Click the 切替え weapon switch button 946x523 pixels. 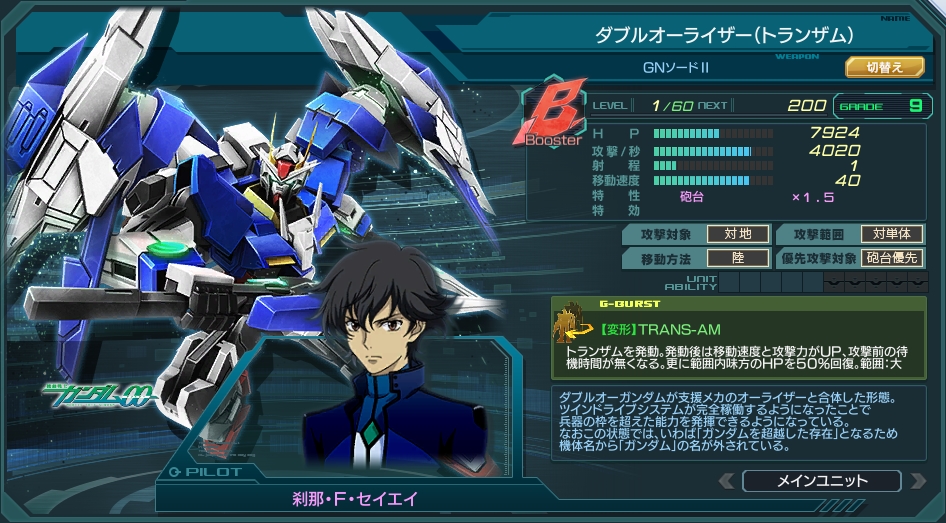pyautogui.click(x=885, y=67)
